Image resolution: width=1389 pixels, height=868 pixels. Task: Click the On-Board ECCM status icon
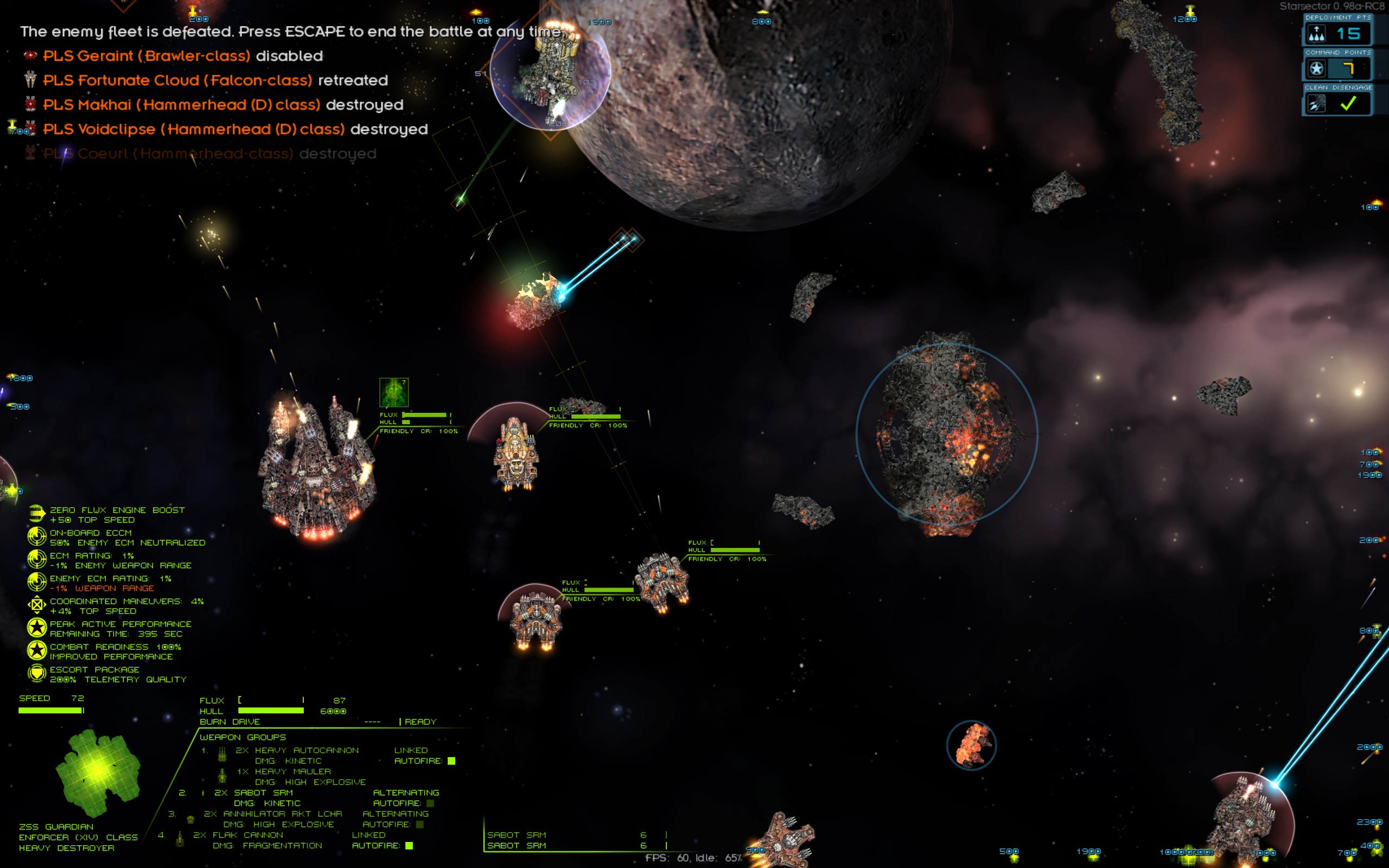37,537
